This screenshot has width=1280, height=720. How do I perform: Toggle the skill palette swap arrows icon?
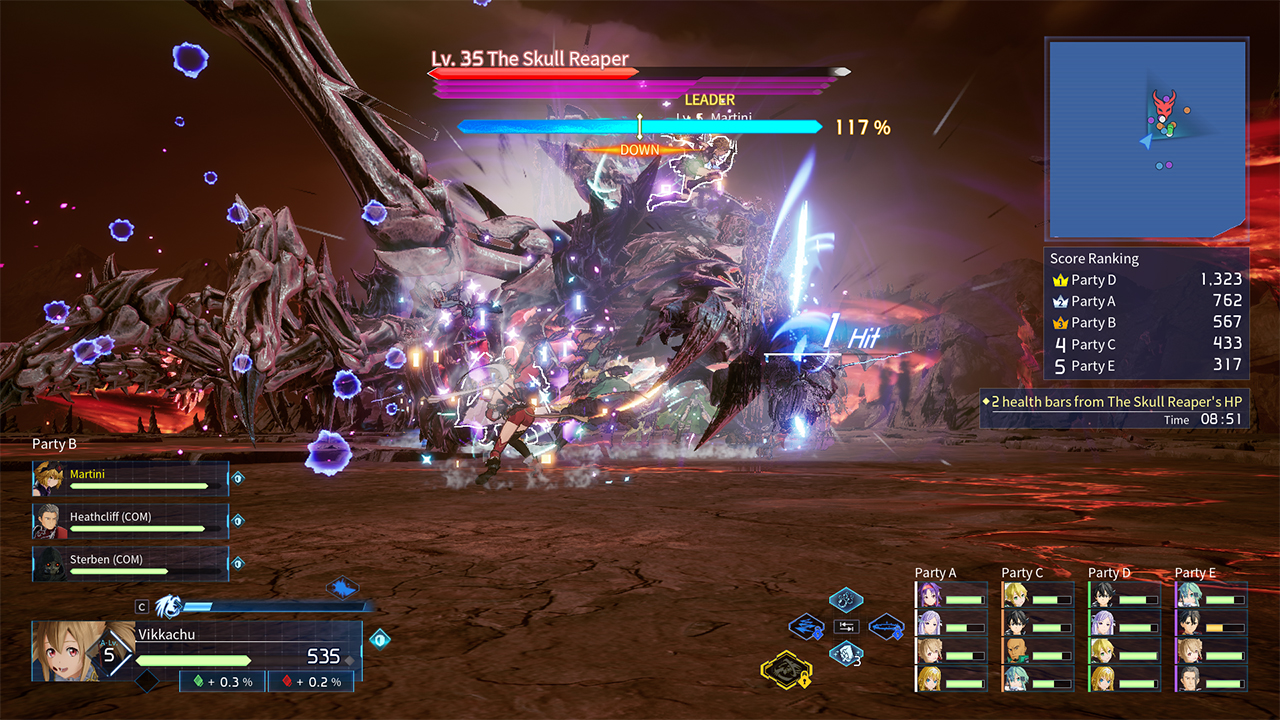pyautogui.click(x=846, y=627)
